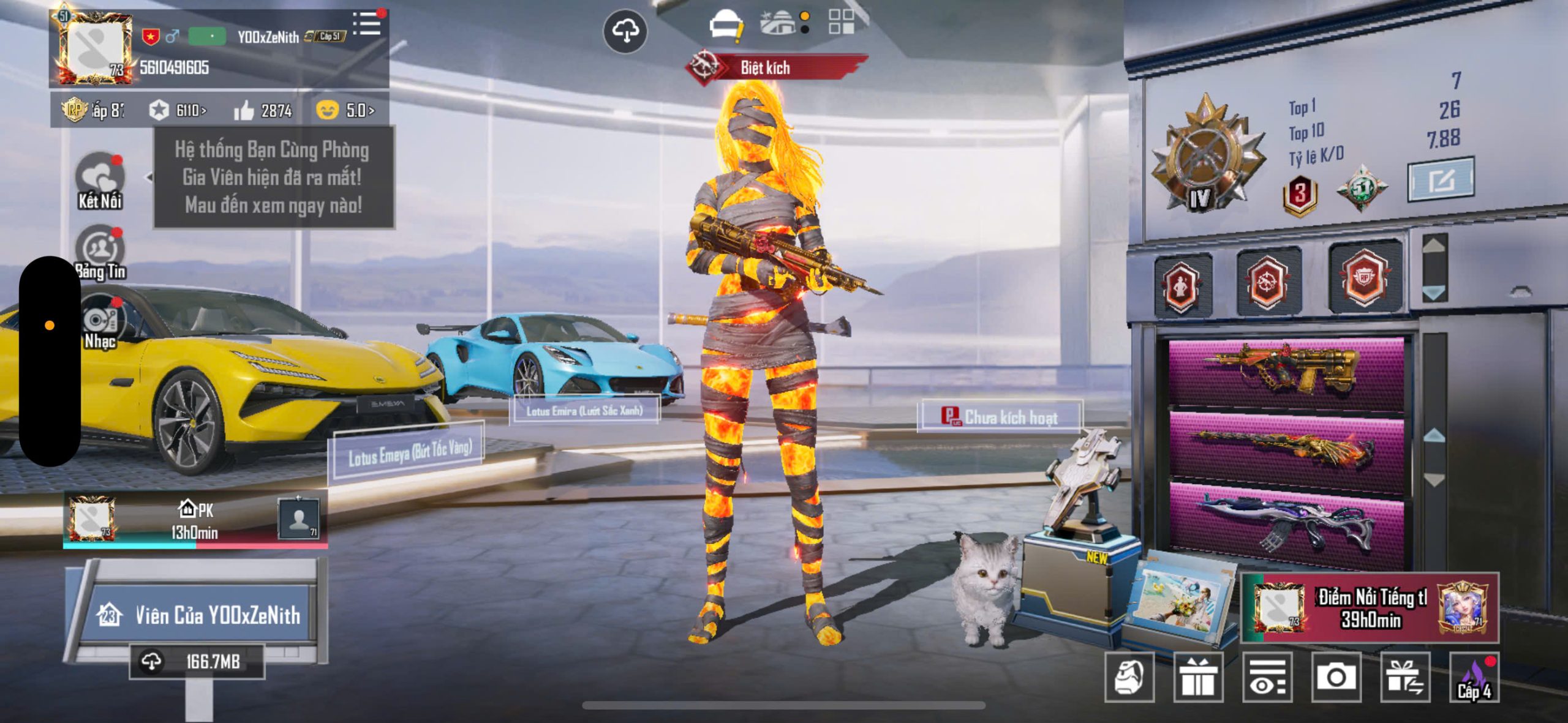Image resolution: width=1568 pixels, height=723 pixels.
Task: Open the Điểm Nổi Tiếng popularity banner
Action: 1370,608
